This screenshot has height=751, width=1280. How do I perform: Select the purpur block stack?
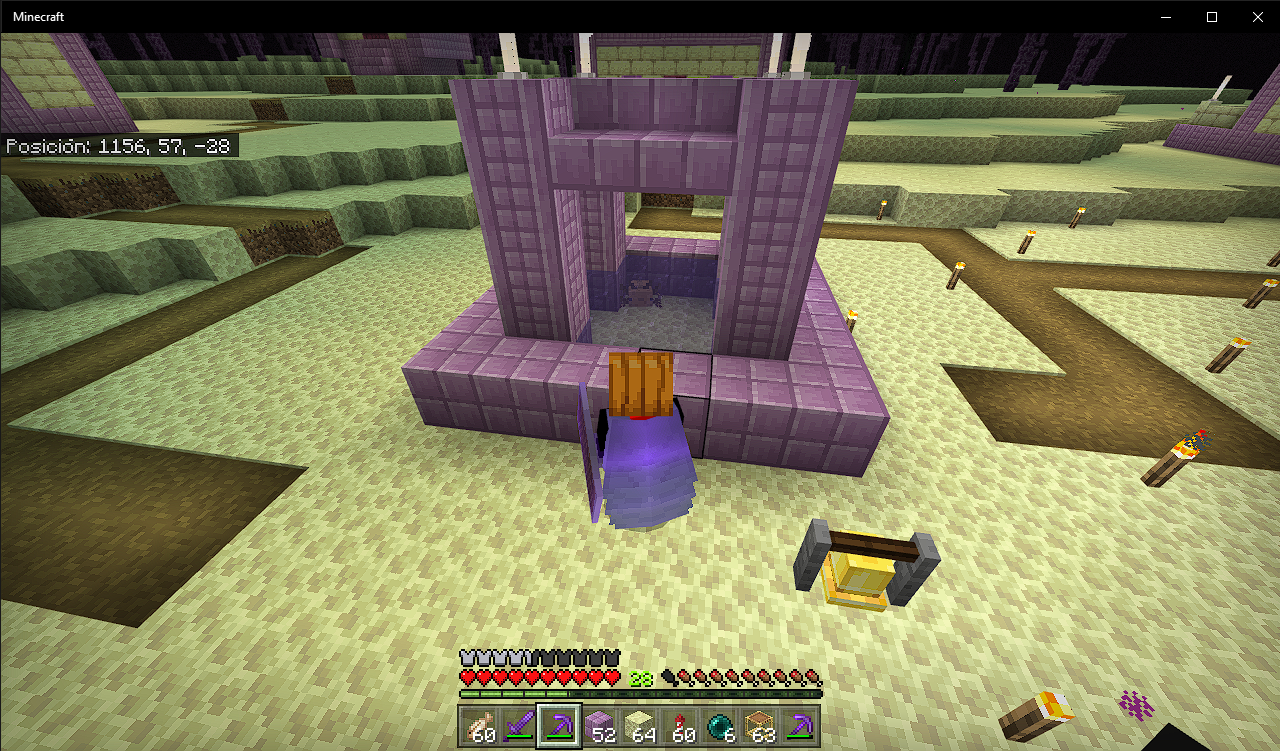coord(600,726)
